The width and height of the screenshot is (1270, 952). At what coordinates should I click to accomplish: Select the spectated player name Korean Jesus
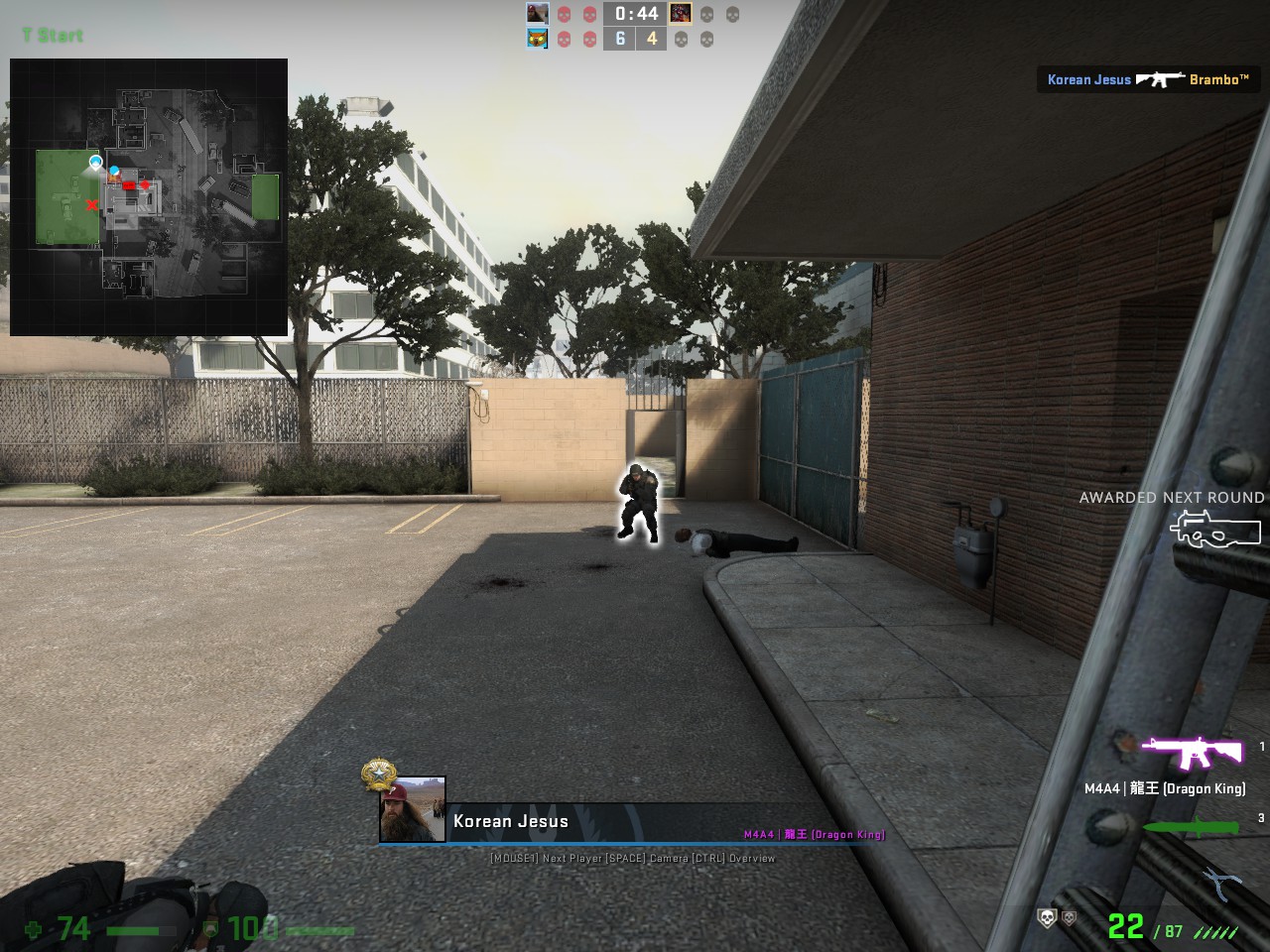pos(510,821)
